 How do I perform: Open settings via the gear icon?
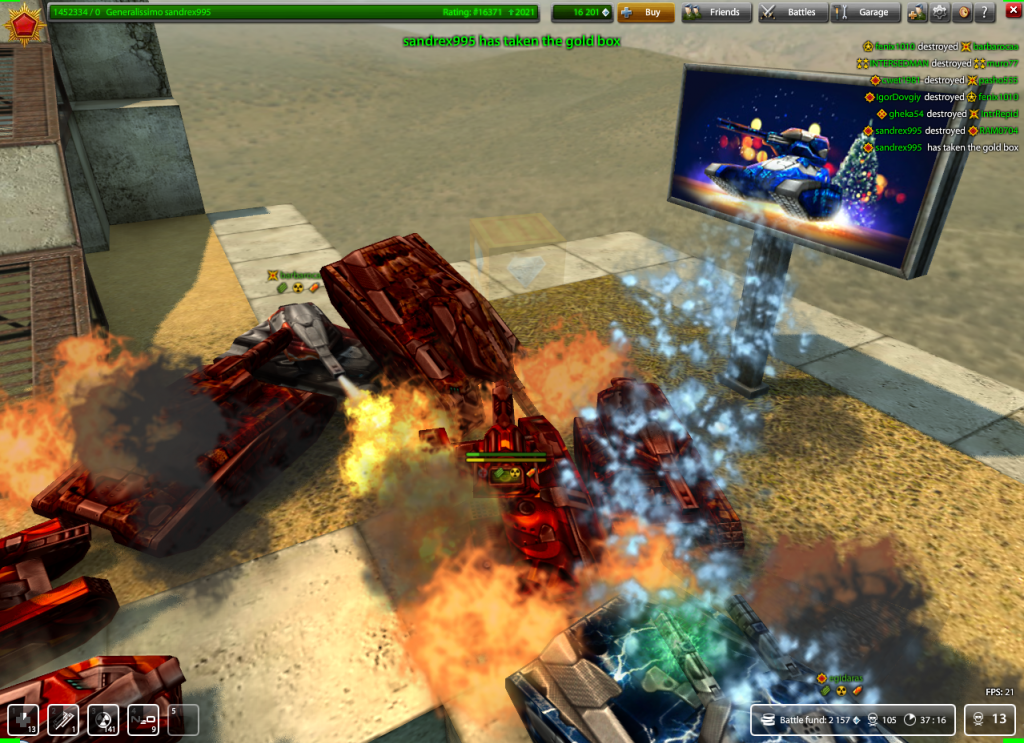[940, 13]
